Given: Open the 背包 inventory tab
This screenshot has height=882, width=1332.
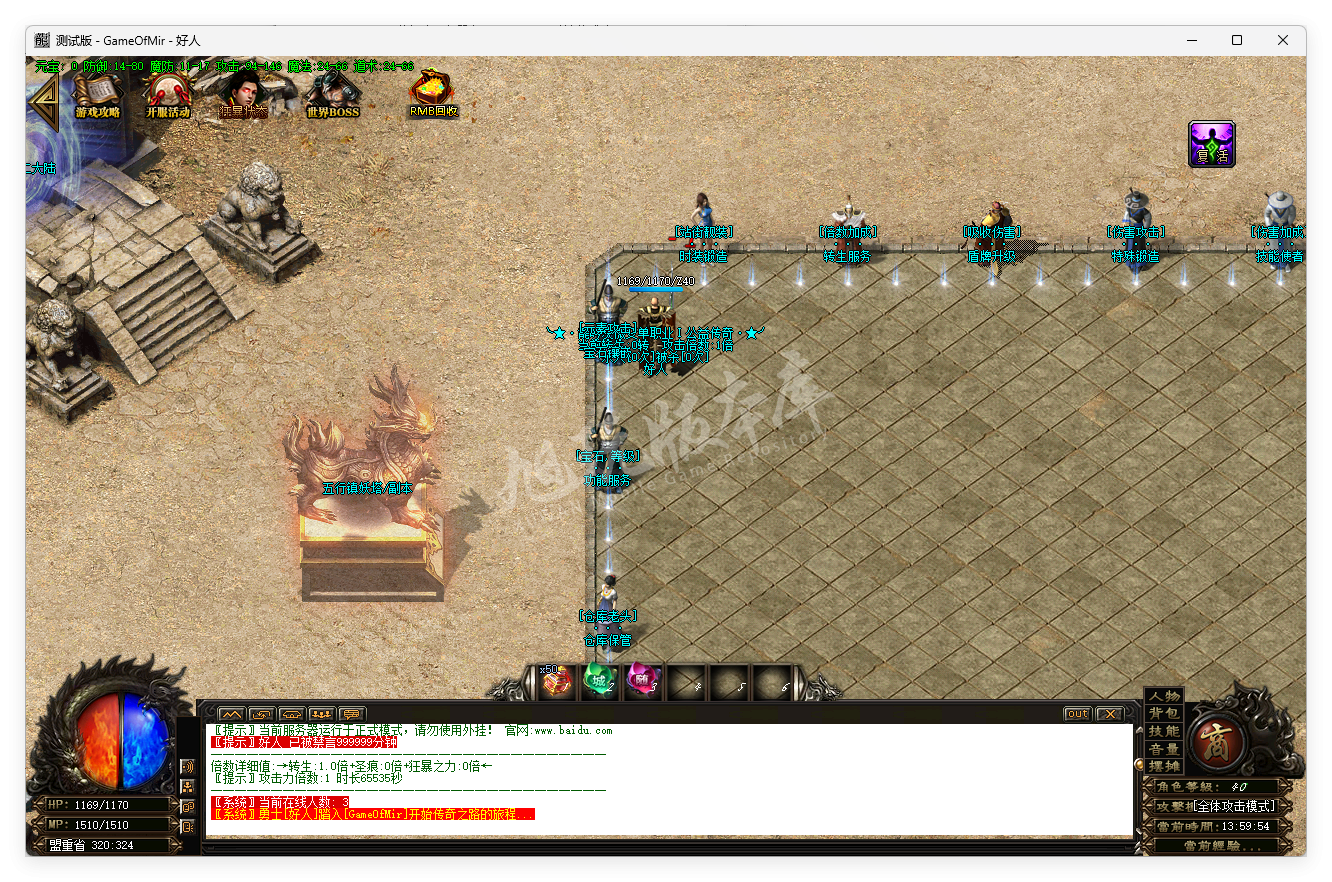Looking at the screenshot, I should point(1163,714).
